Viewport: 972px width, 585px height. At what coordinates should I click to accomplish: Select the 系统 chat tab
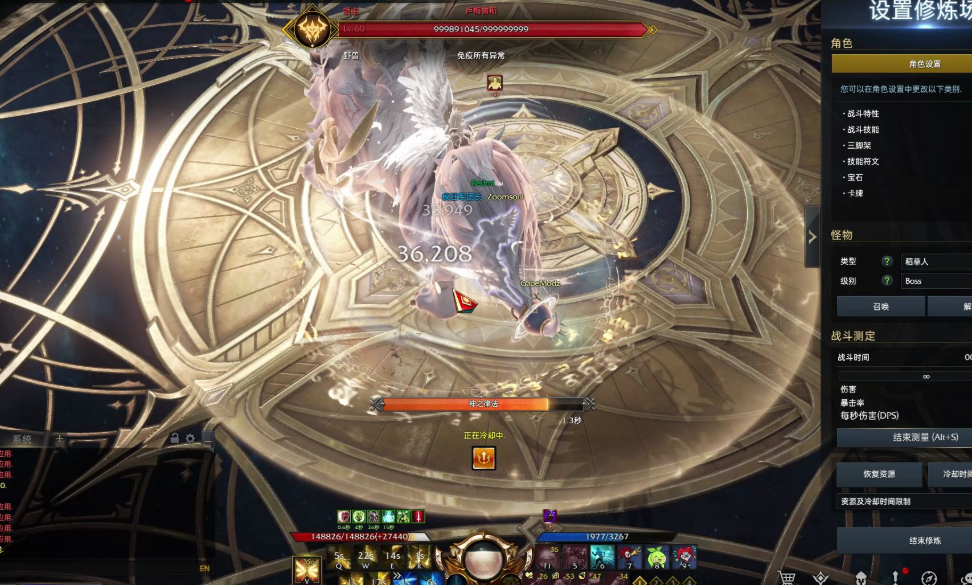pos(21,439)
